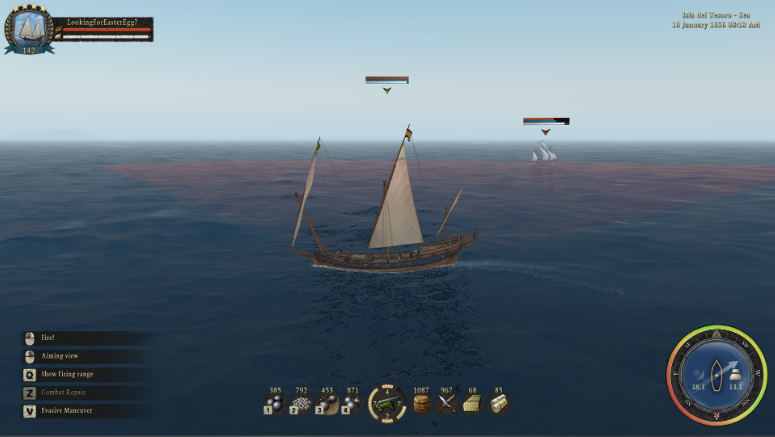Select the wooden planks supply icon
Image resolution: width=775 pixels, height=437 pixels.
point(472,403)
